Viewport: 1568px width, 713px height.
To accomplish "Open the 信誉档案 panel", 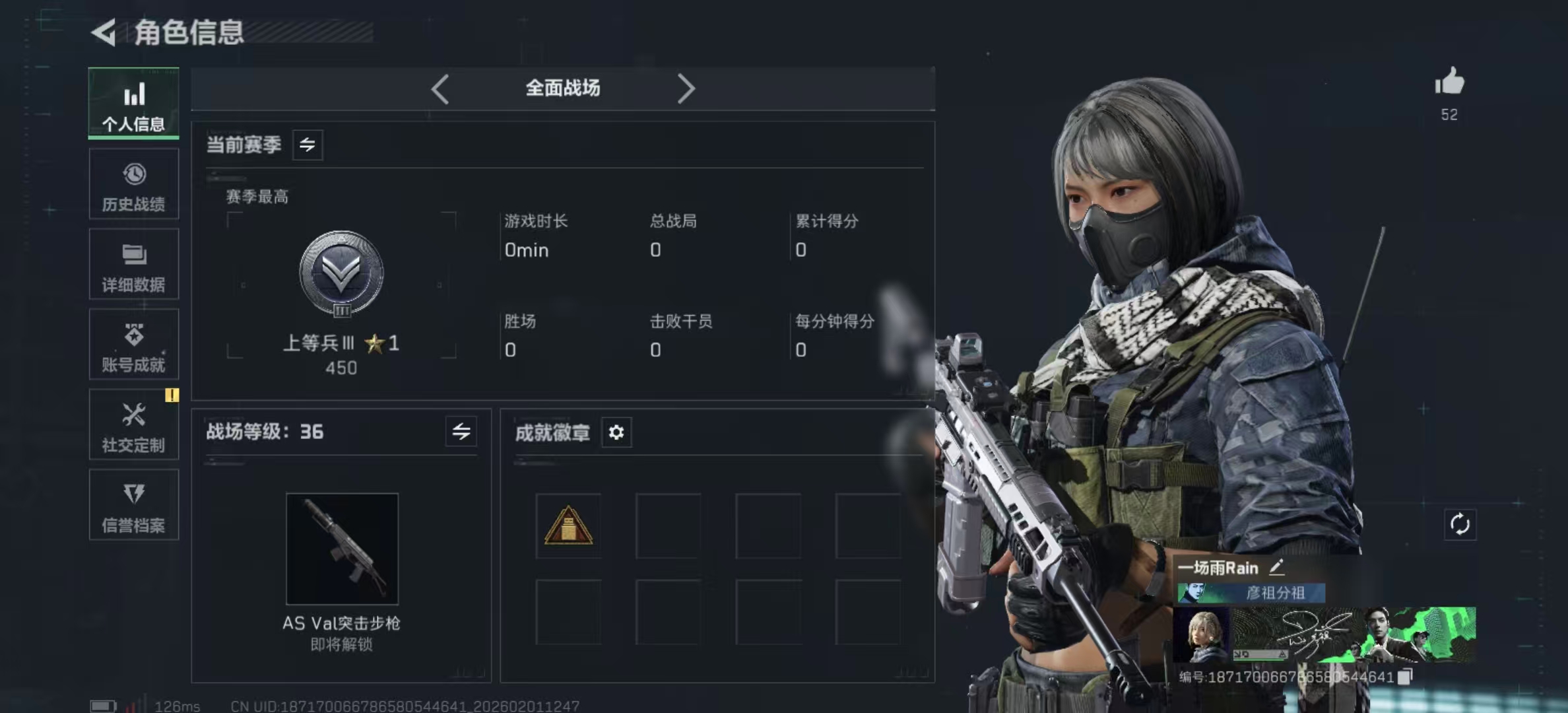I will click(x=133, y=506).
